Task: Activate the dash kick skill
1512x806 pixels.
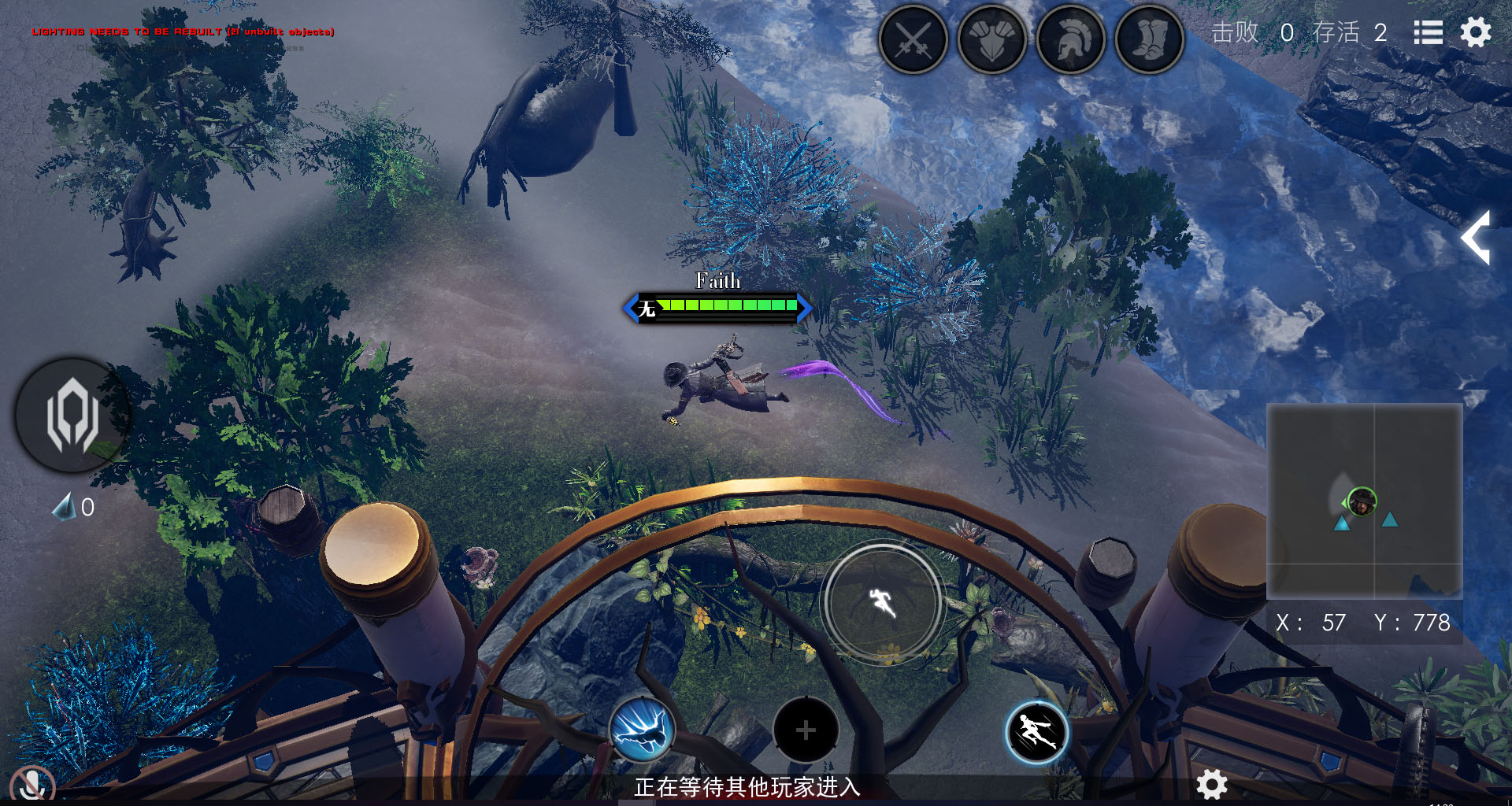Action: (x=1036, y=733)
